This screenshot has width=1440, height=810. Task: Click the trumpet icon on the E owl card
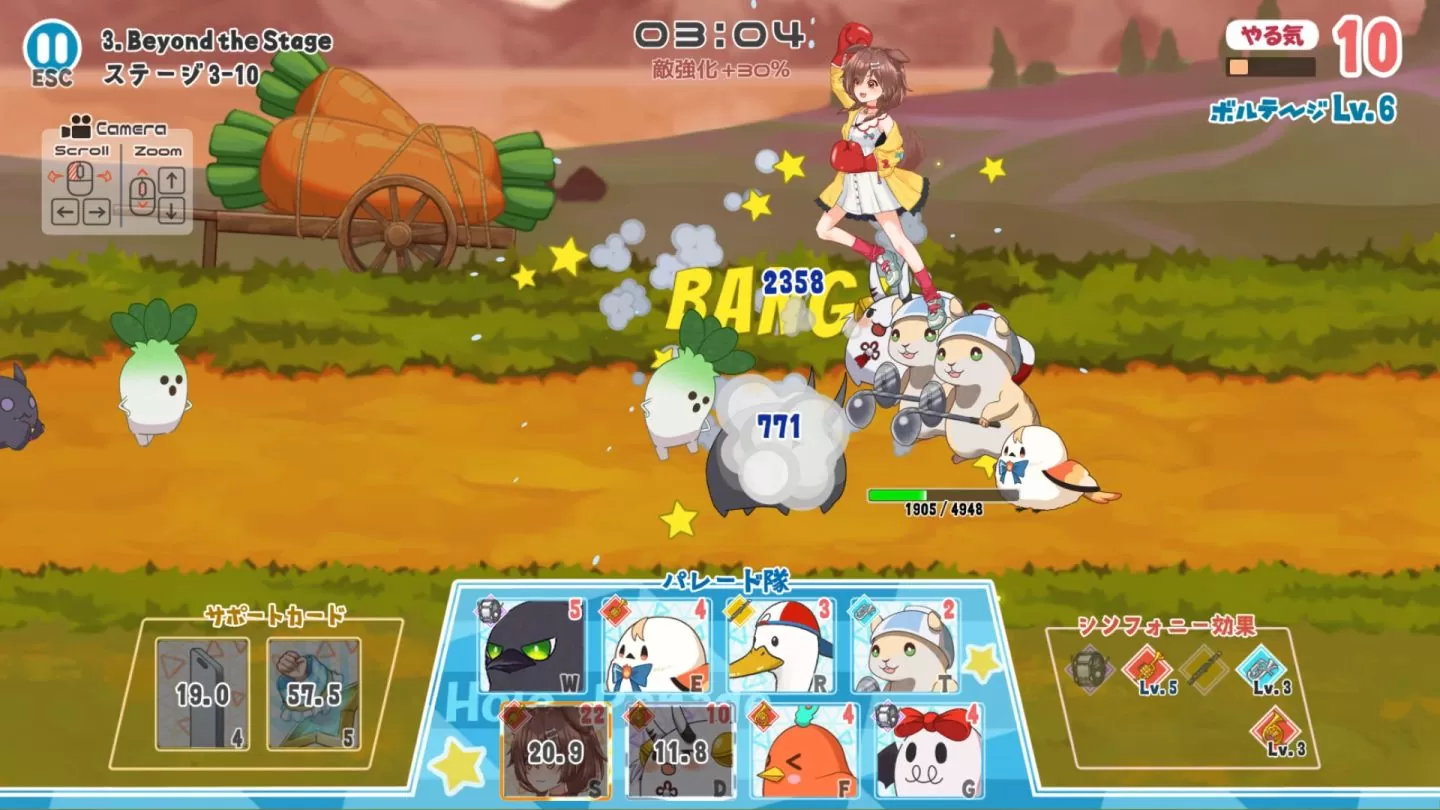coord(613,610)
